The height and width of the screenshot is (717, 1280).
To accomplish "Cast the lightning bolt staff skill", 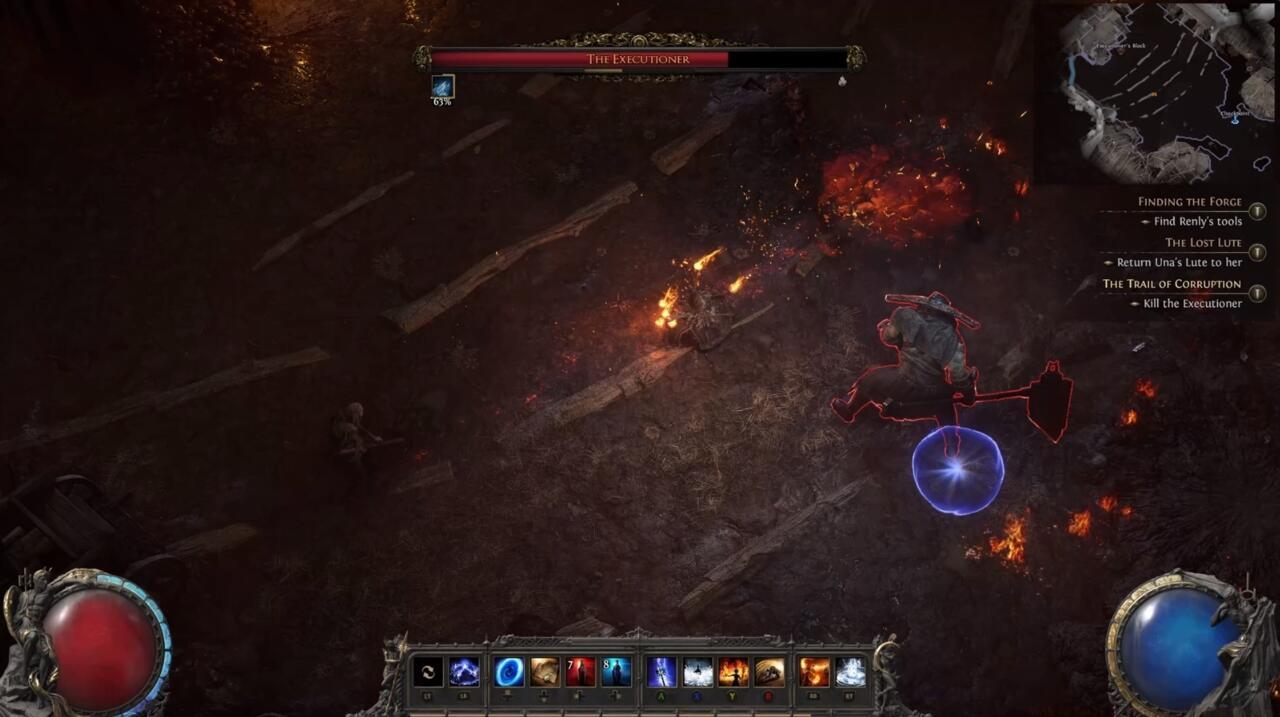I will click(662, 671).
